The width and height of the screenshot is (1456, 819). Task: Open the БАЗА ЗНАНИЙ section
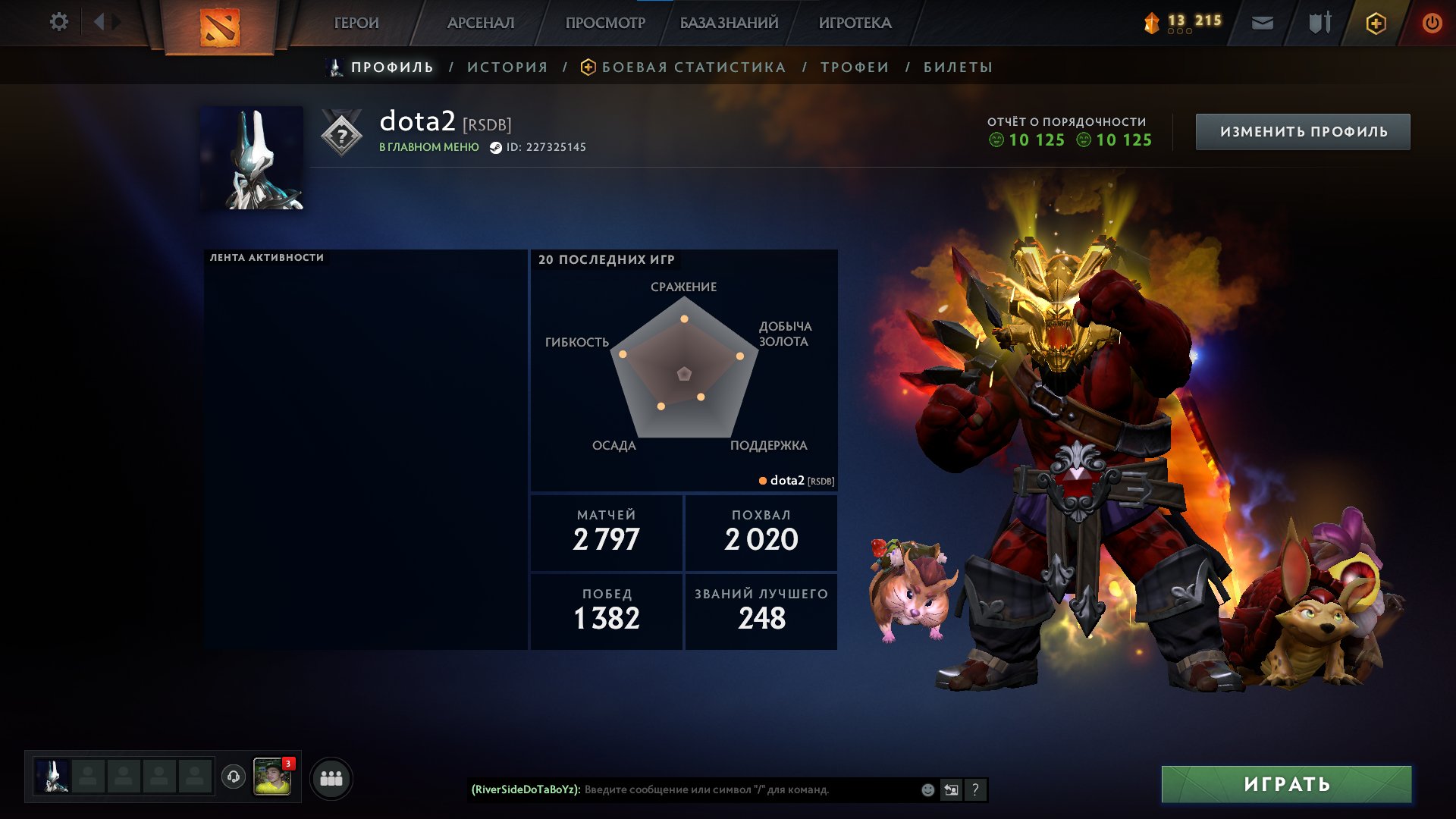click(x=729, y=24)
